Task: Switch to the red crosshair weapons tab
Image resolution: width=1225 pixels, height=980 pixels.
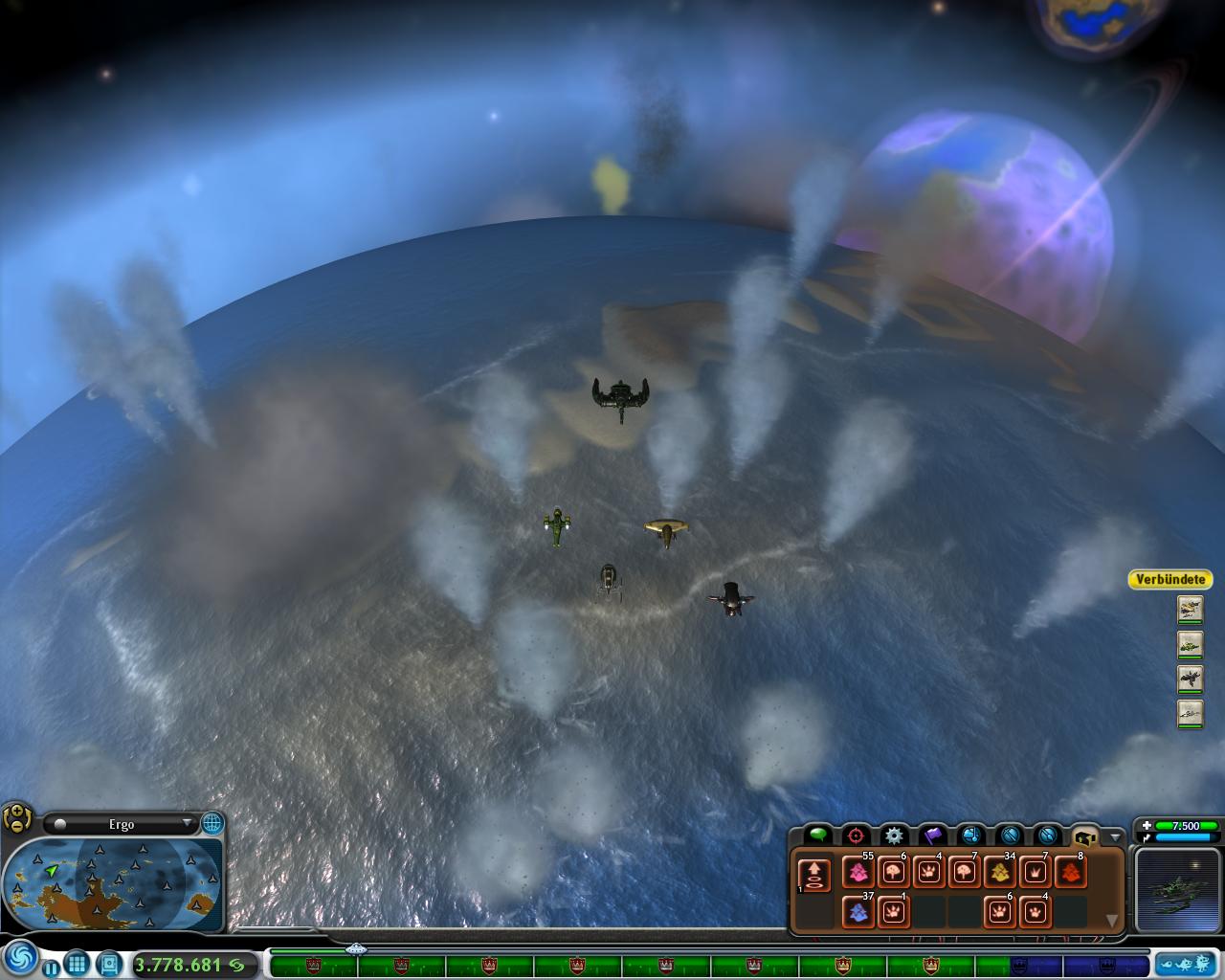Action: point(856,835)
